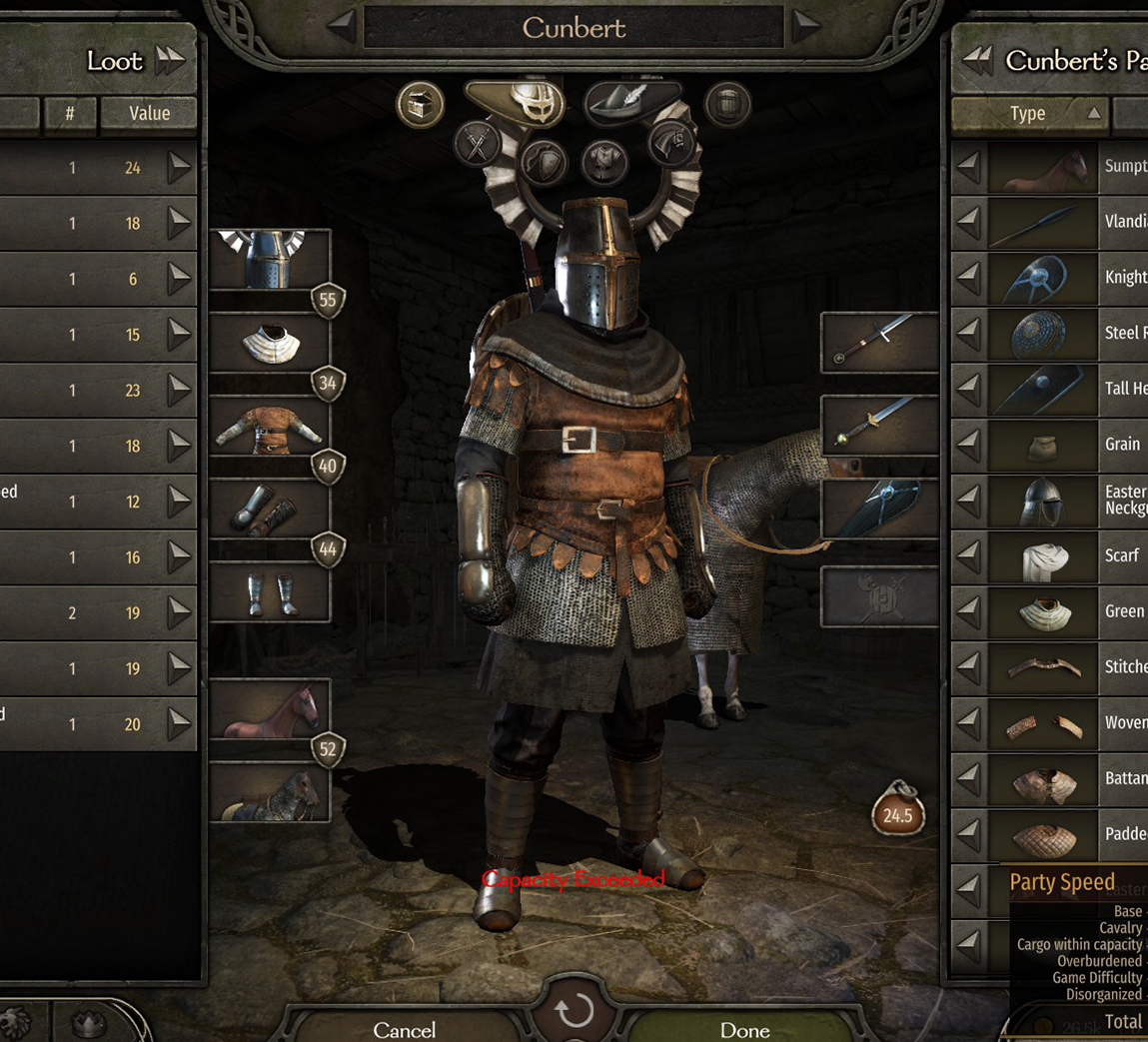Confirm inventory changes with Done
Viewport: 1148px width, 1042px height.
coord(744,1029)
